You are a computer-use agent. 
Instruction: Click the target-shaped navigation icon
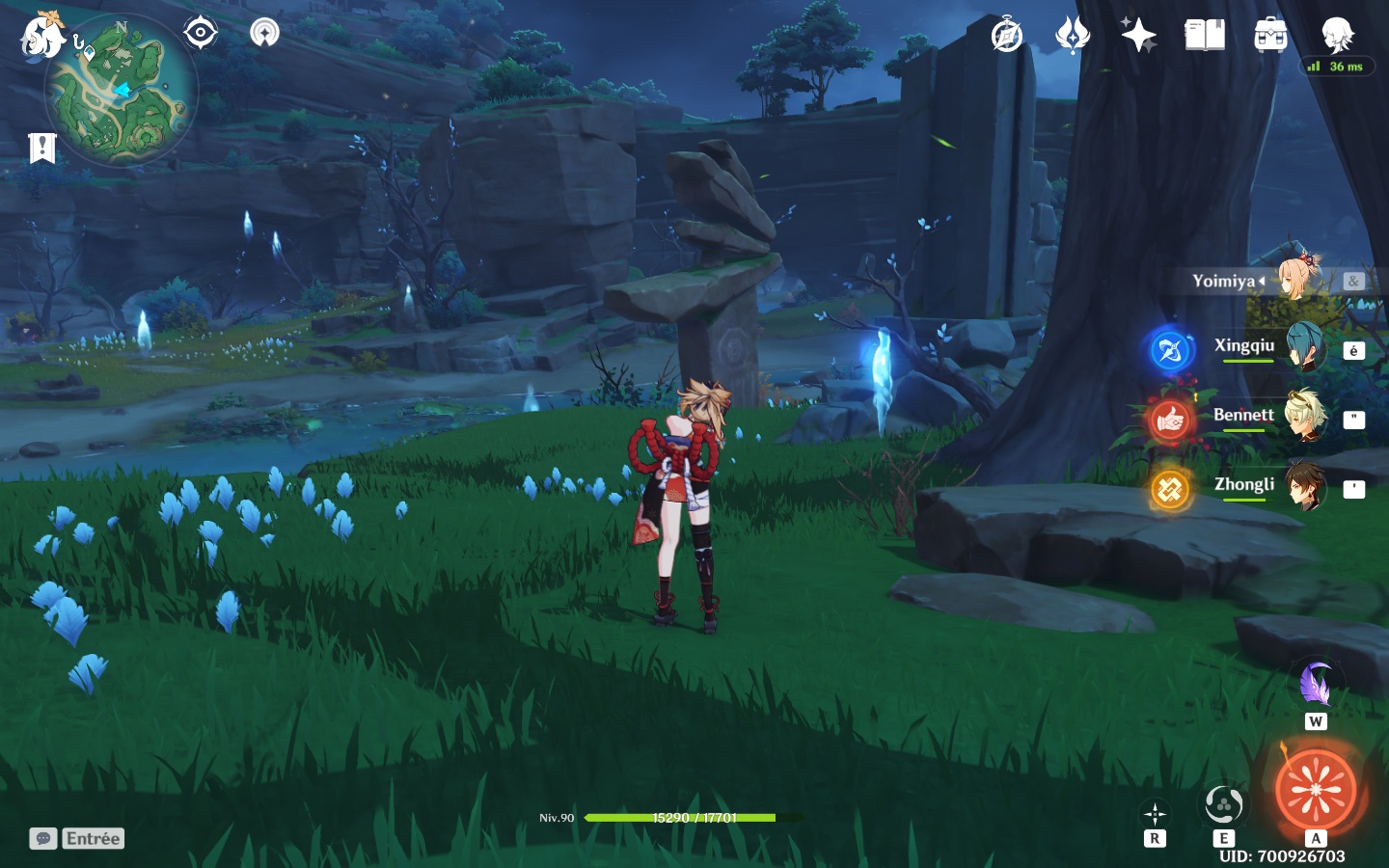(x=201, y=33)
